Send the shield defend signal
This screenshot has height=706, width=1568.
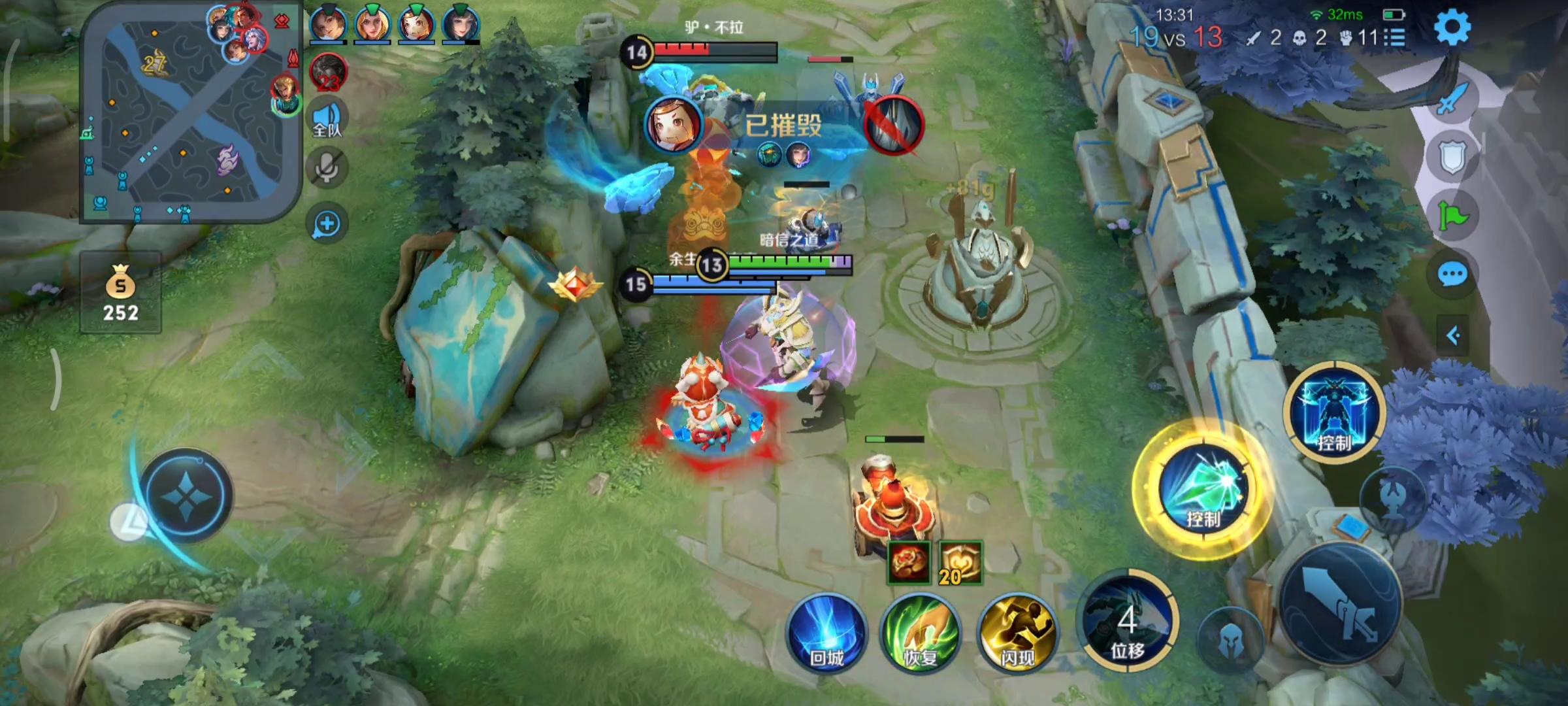pyautogui.click(x=1452, y=157)
